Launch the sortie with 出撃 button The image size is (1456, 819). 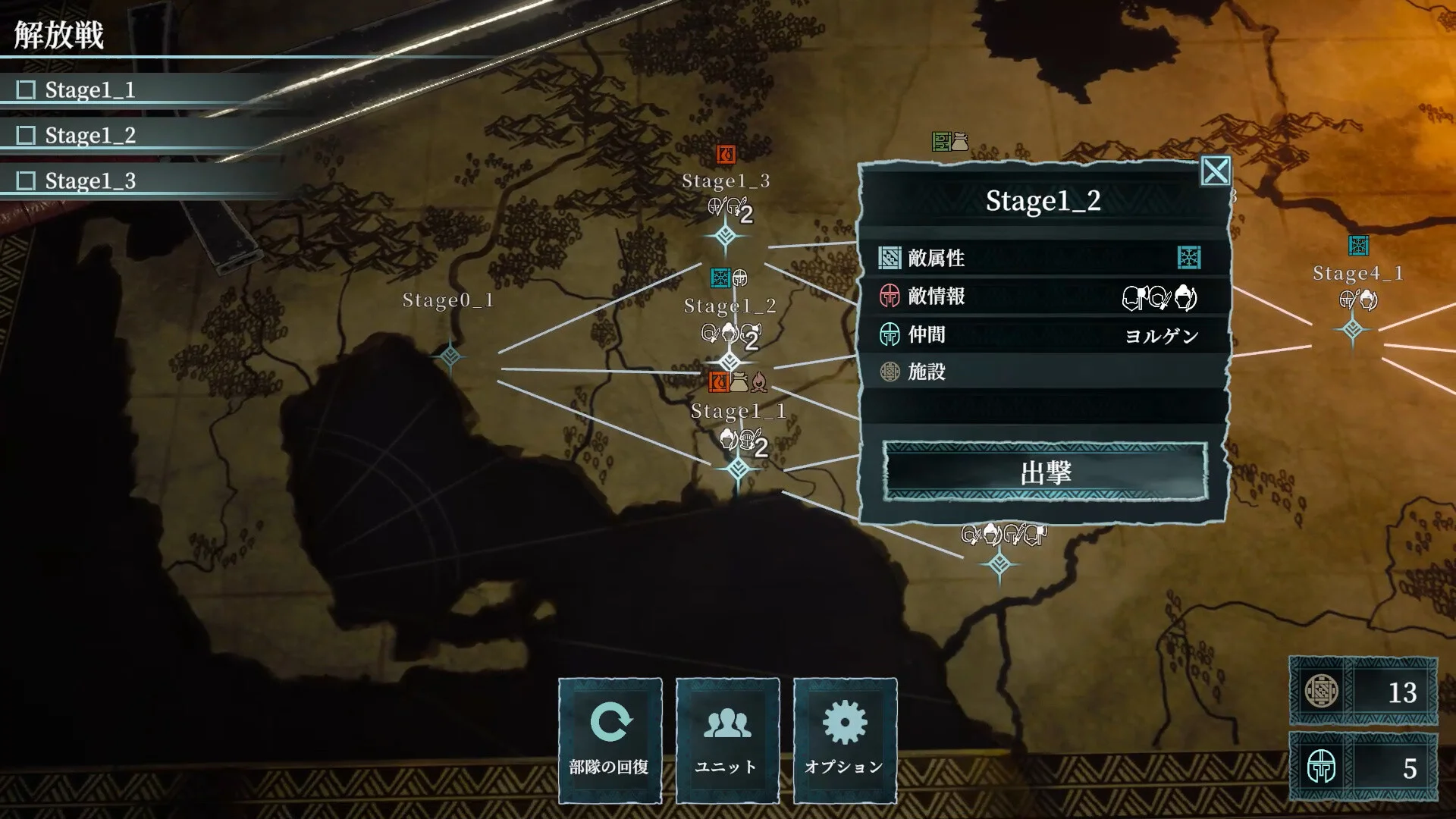[x=1045, y=472]
